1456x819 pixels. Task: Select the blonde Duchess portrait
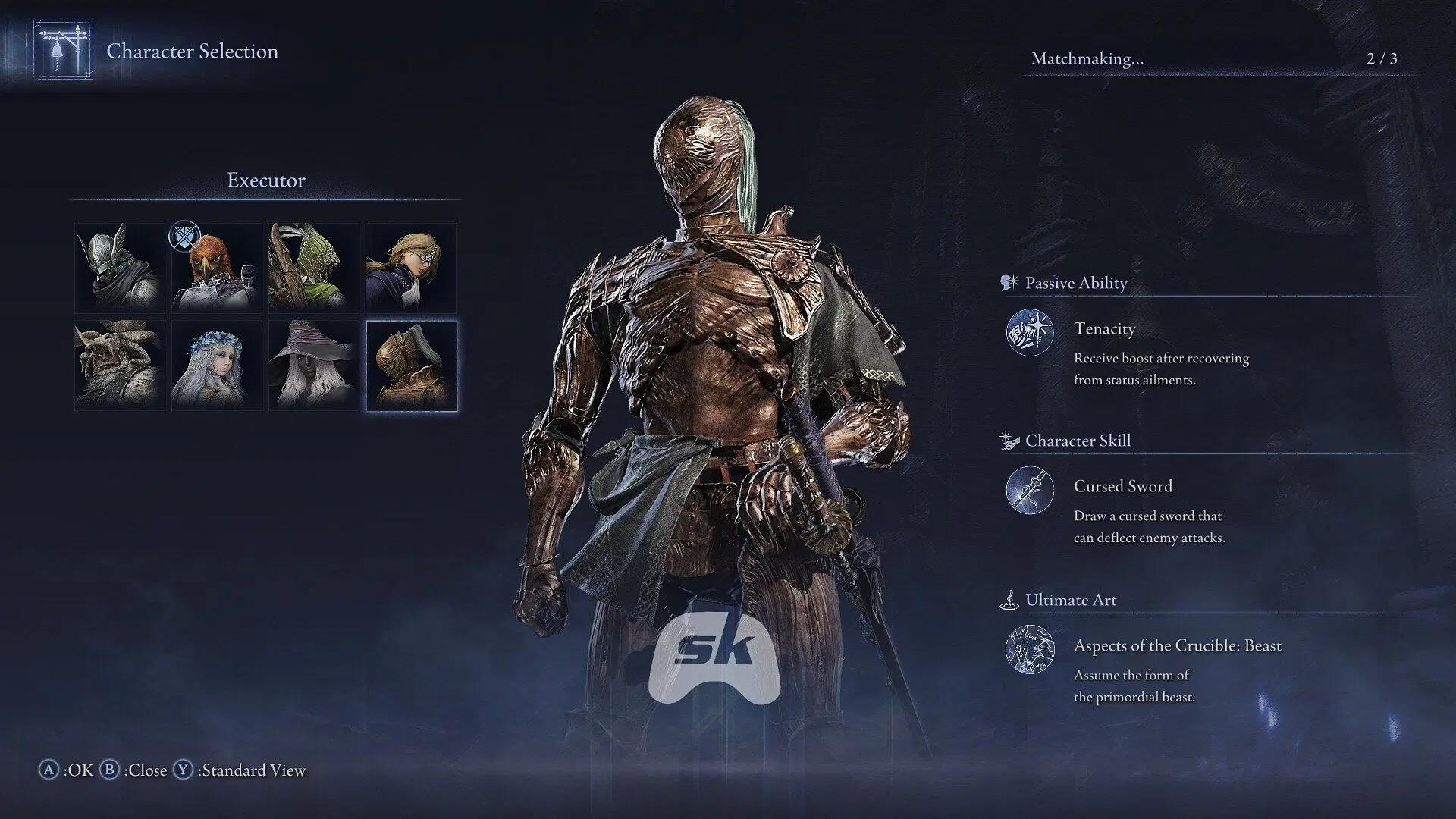coord(411,268)
